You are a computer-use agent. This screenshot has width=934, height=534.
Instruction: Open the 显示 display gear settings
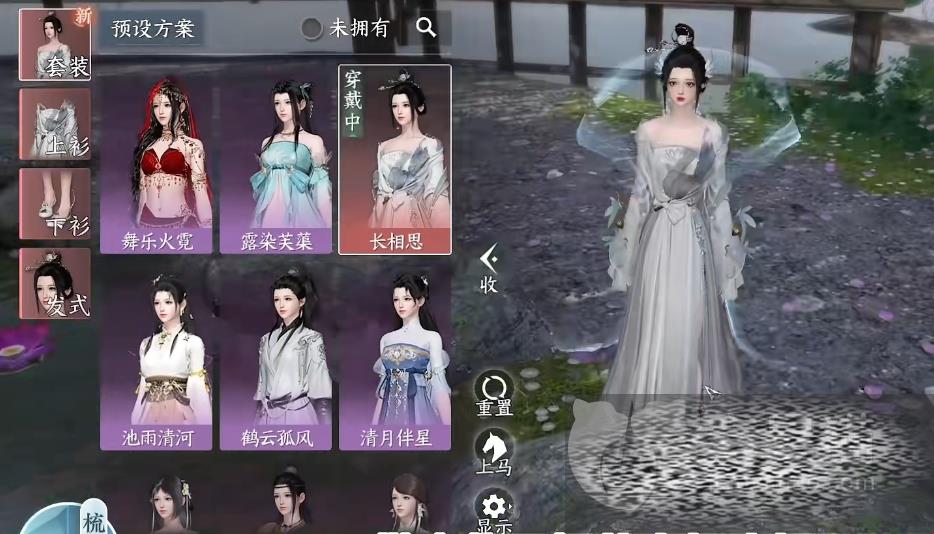click(x=494, y=510)
